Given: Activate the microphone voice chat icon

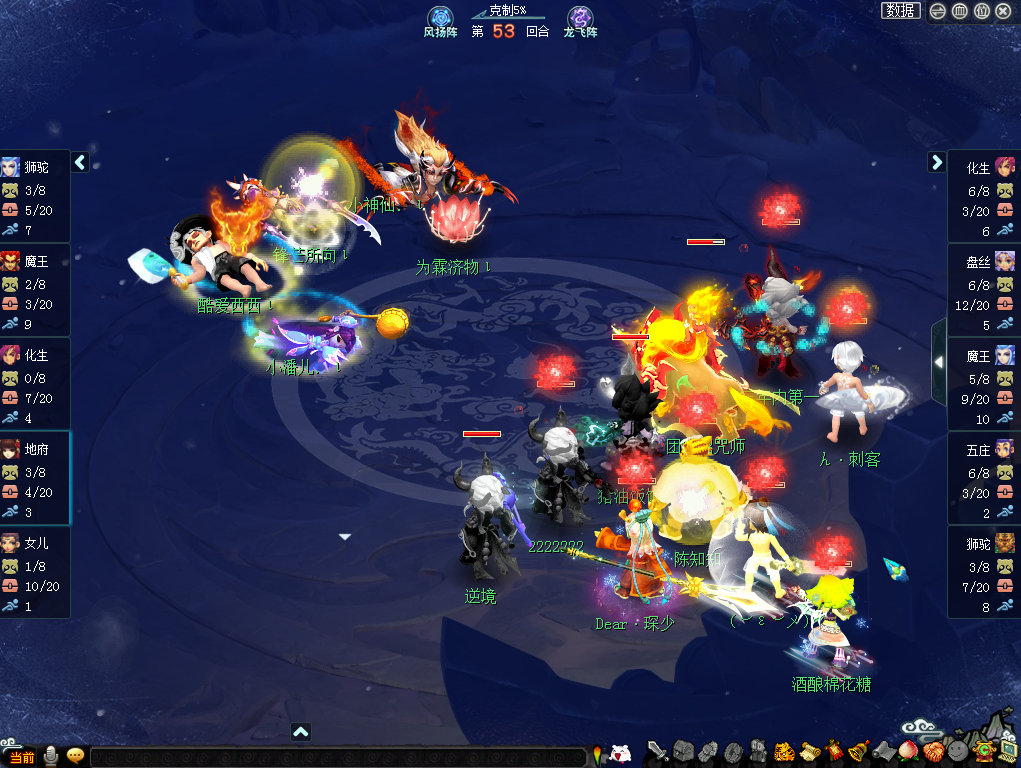Looking at the screenshot, I should click(50, 757).
